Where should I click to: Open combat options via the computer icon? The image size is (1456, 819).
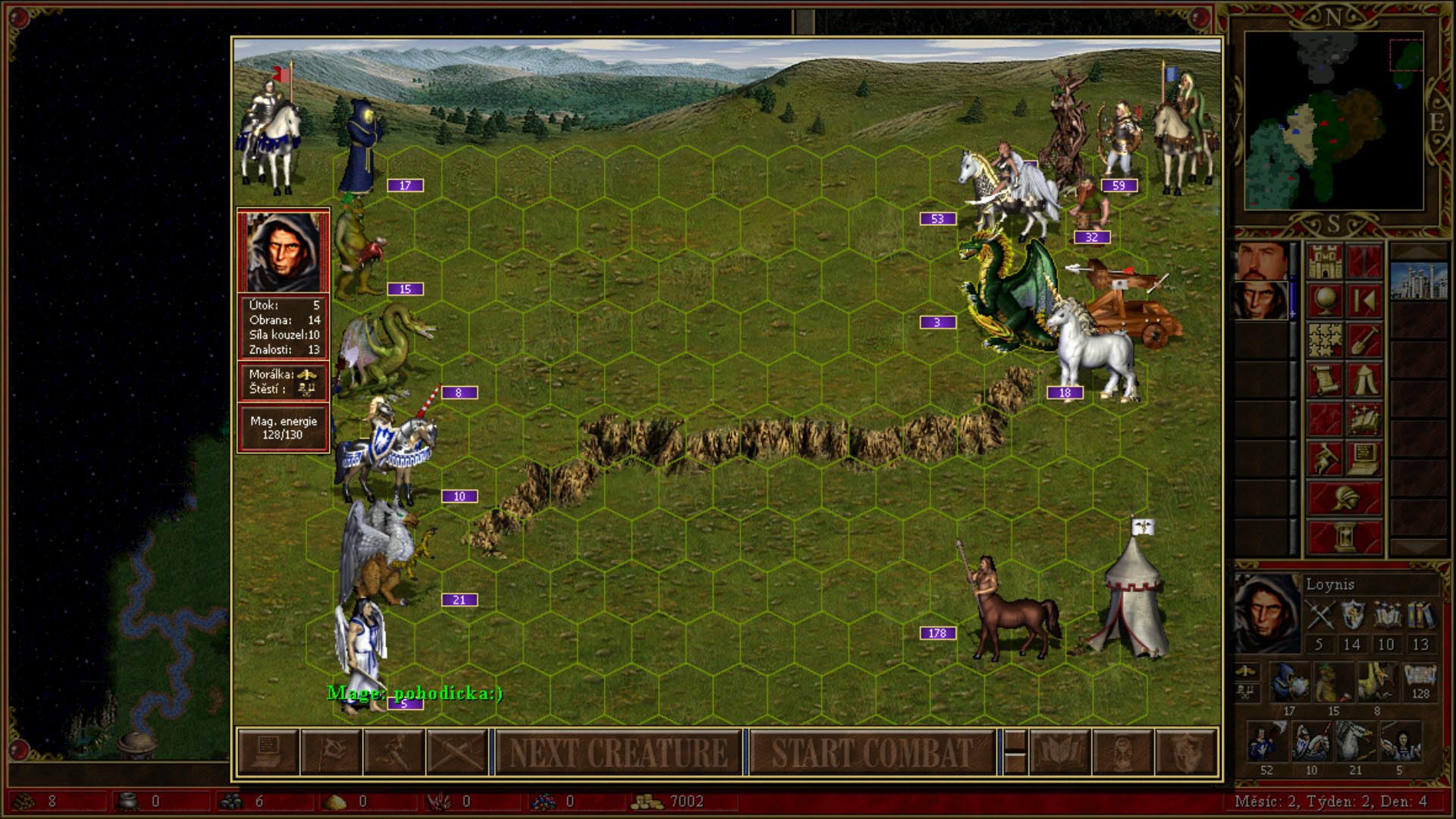(x=268, y=752)
